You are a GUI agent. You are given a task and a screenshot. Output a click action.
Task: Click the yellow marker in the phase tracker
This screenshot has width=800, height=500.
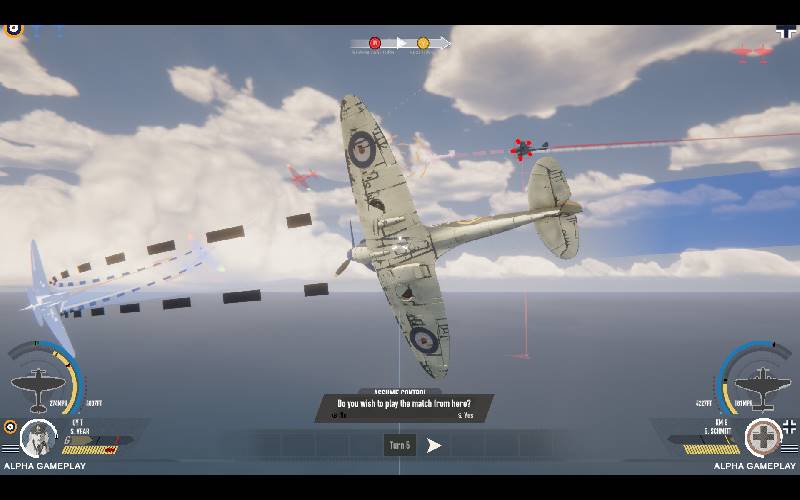pos(423,43)
